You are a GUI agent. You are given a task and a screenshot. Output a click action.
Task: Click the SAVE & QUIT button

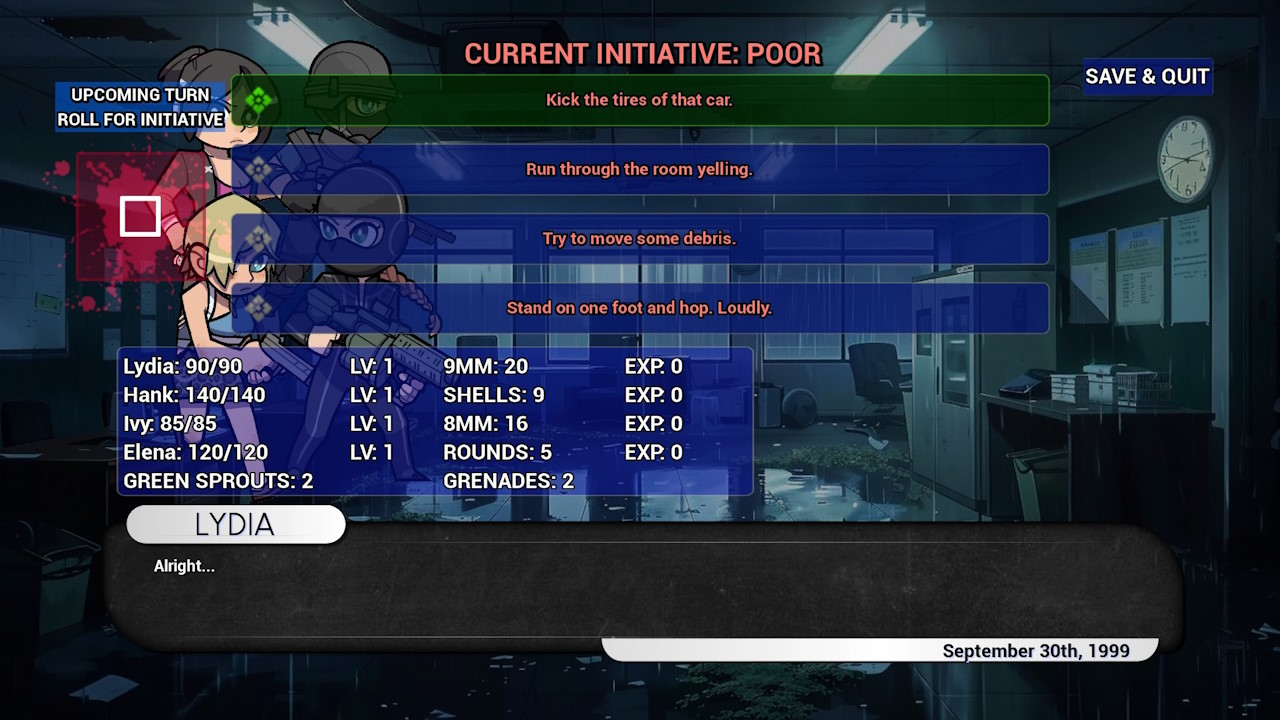coord(1147,77)
